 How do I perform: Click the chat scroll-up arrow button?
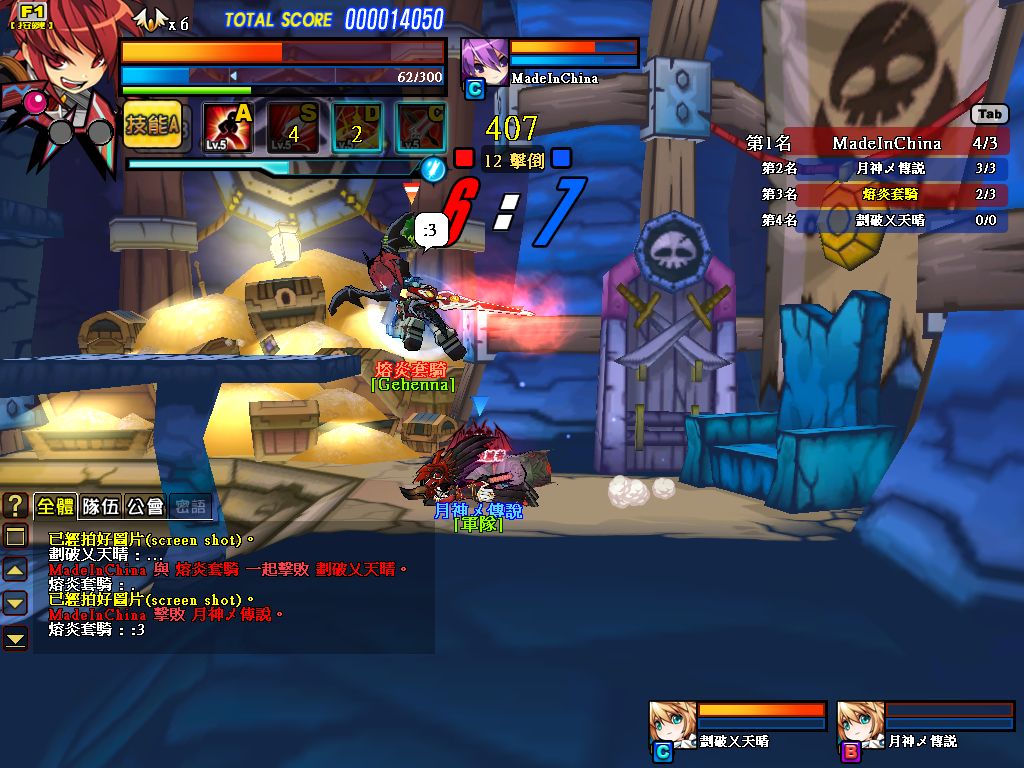pyautogui.click(x=15, y=570)
